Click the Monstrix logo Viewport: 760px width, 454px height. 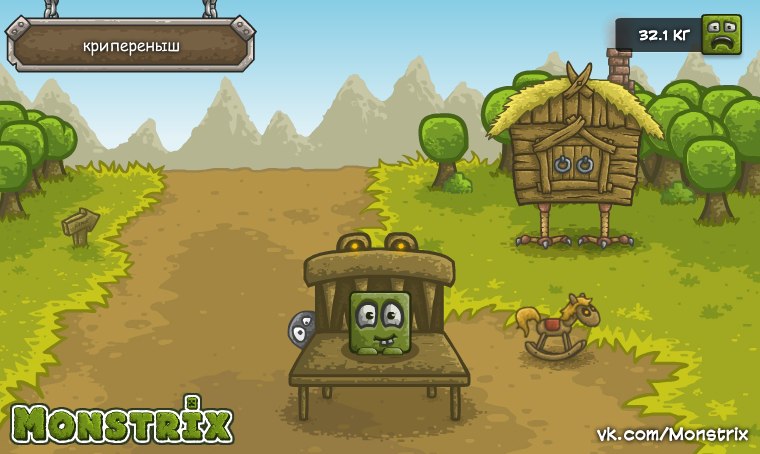coord(122,424)
